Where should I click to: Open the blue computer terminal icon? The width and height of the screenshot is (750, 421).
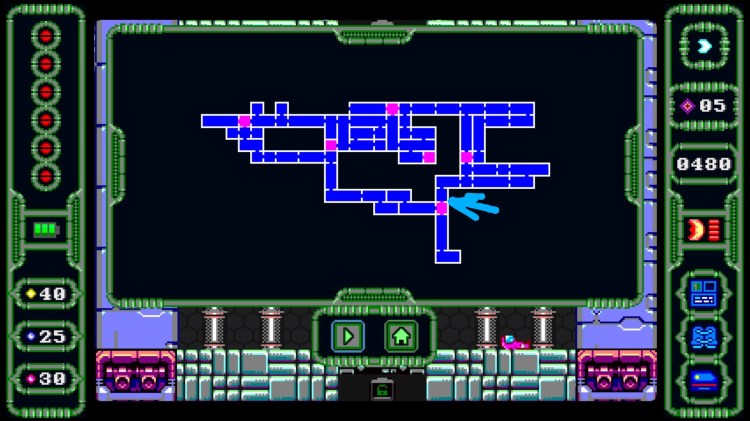pyautogui.click(x=703, y=293)
